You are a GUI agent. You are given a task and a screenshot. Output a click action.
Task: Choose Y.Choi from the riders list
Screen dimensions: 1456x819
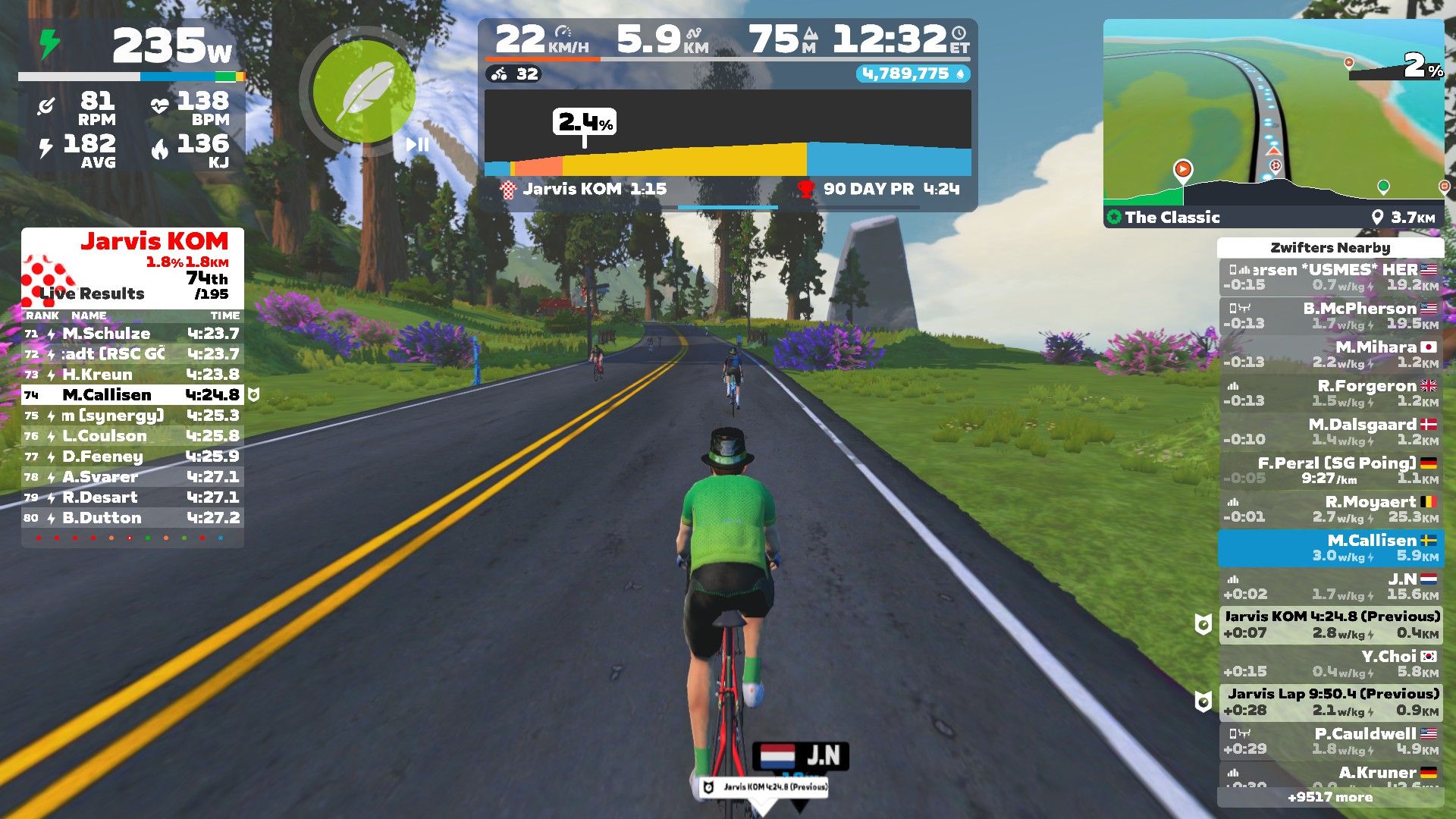point(1331,664)
